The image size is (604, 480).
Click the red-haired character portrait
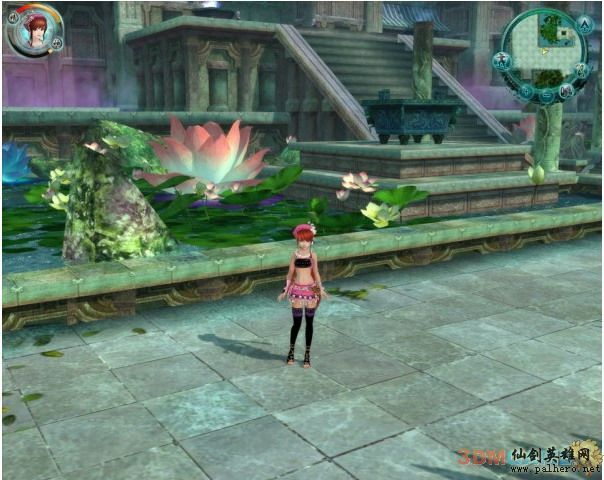(x=33, y=29)
